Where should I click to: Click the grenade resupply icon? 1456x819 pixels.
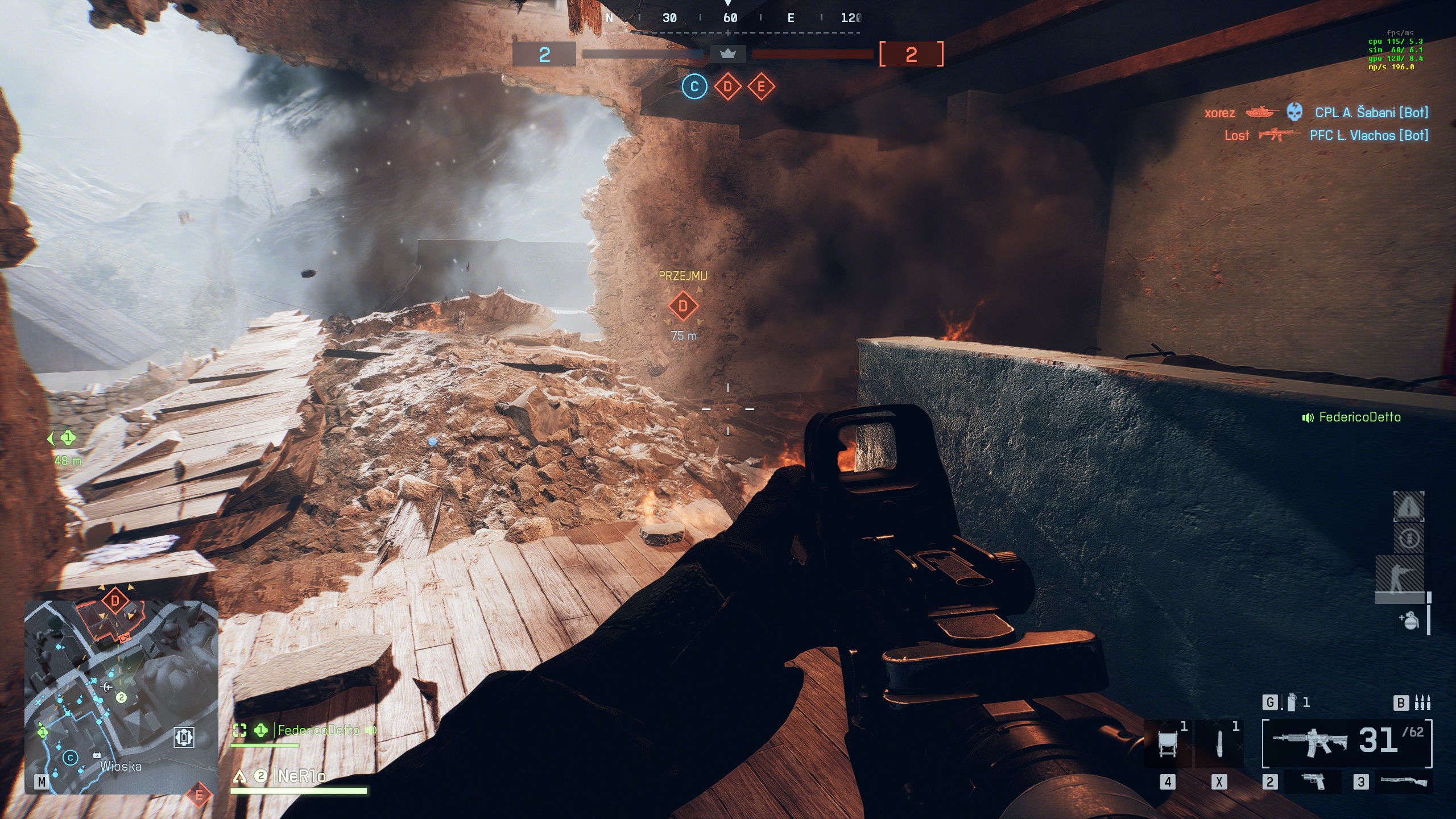click(1409, 620)
